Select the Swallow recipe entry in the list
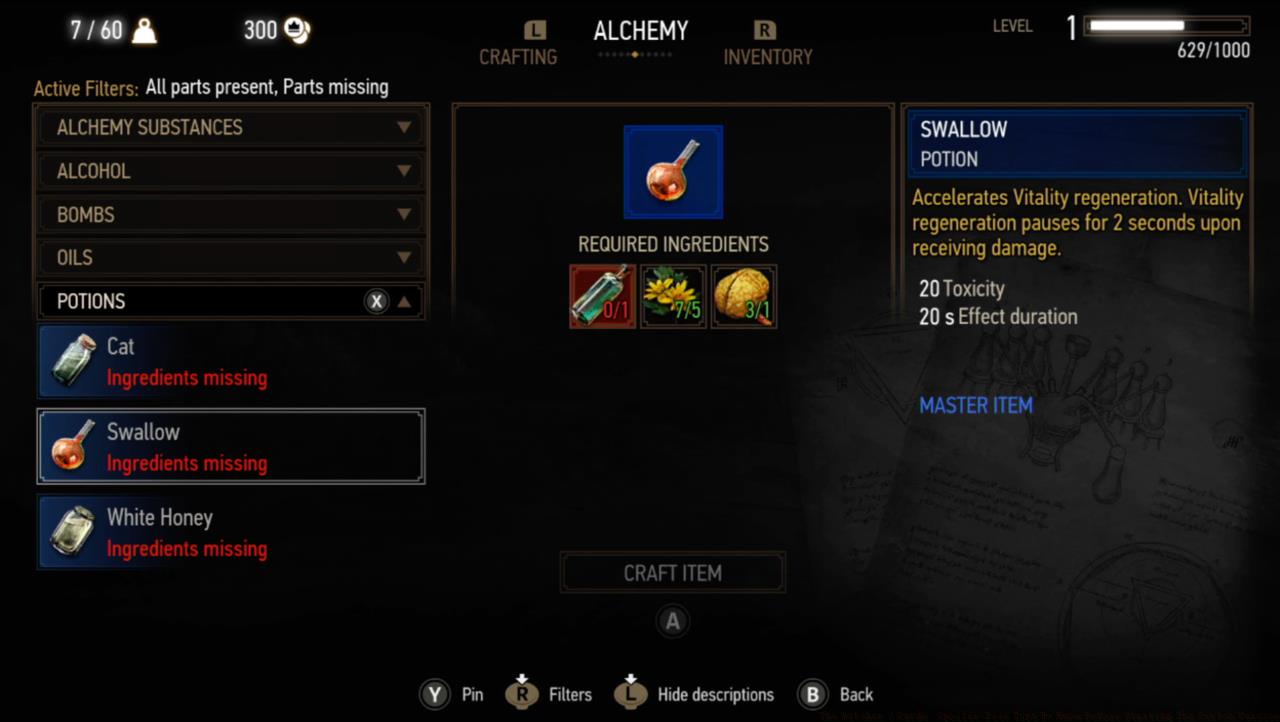 point(230,446)
